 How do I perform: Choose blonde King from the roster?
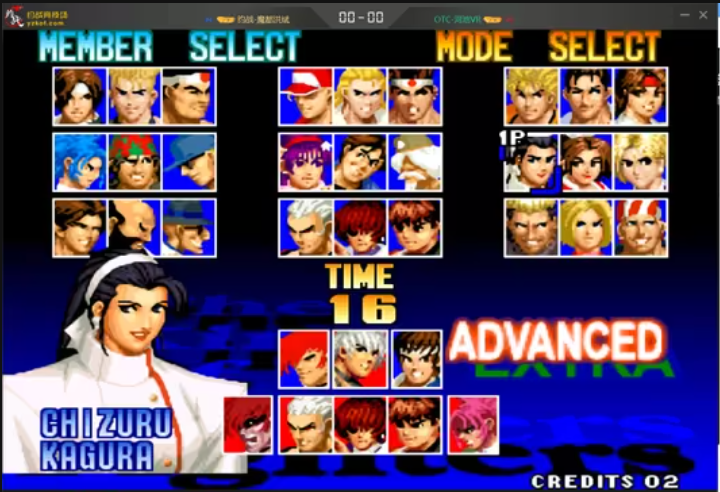641,162
